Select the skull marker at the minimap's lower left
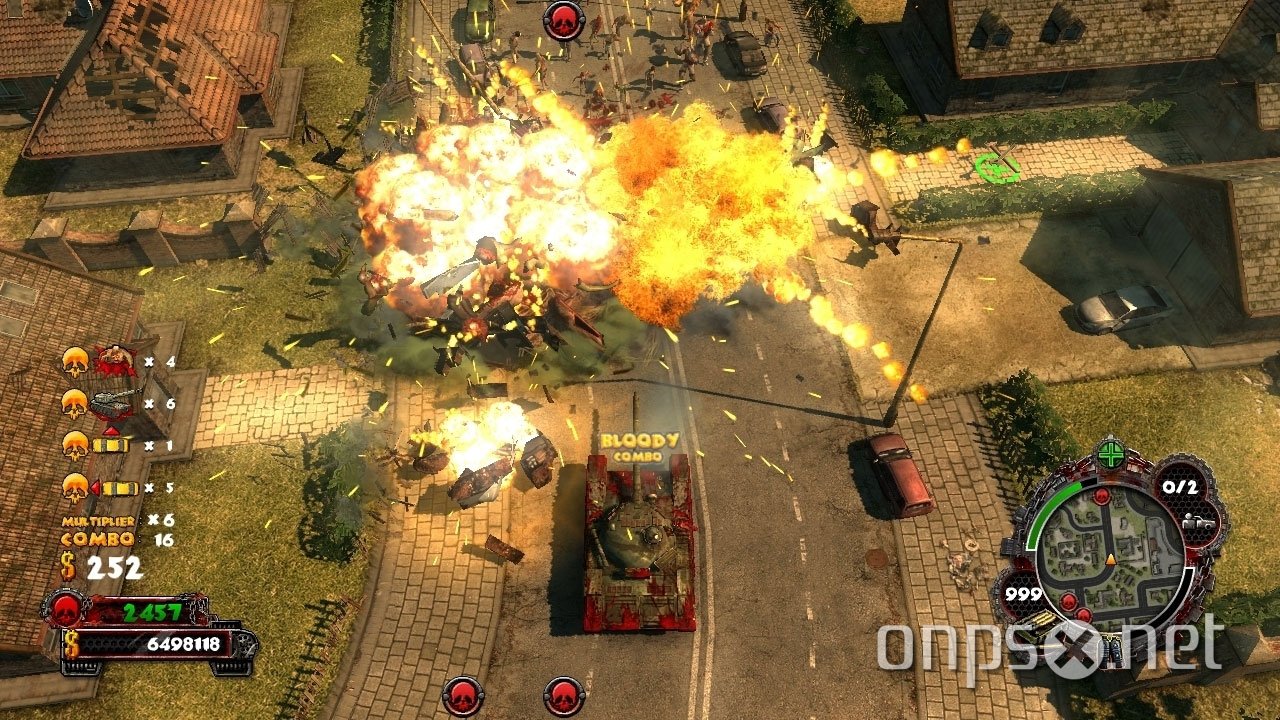Viewport: 1280px width, 720px height. click(x=1068, y=600)
